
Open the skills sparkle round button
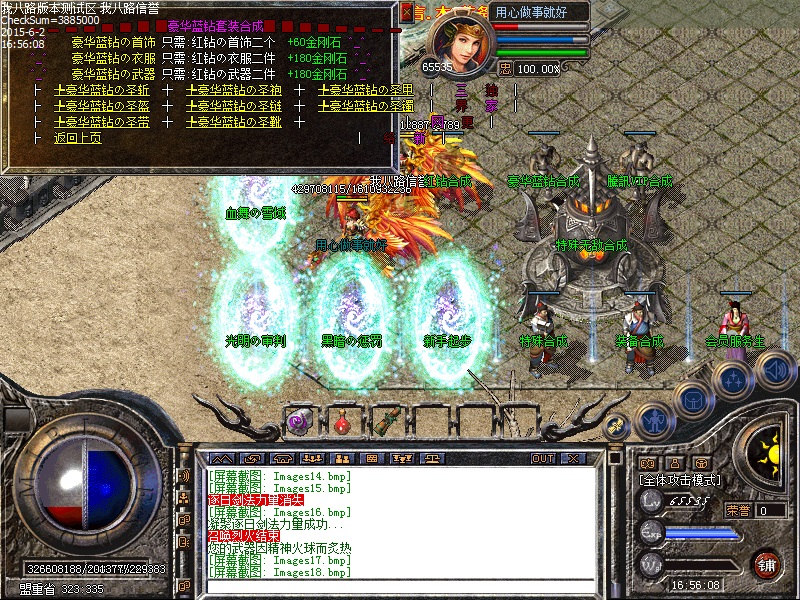[x=734, y=380]
